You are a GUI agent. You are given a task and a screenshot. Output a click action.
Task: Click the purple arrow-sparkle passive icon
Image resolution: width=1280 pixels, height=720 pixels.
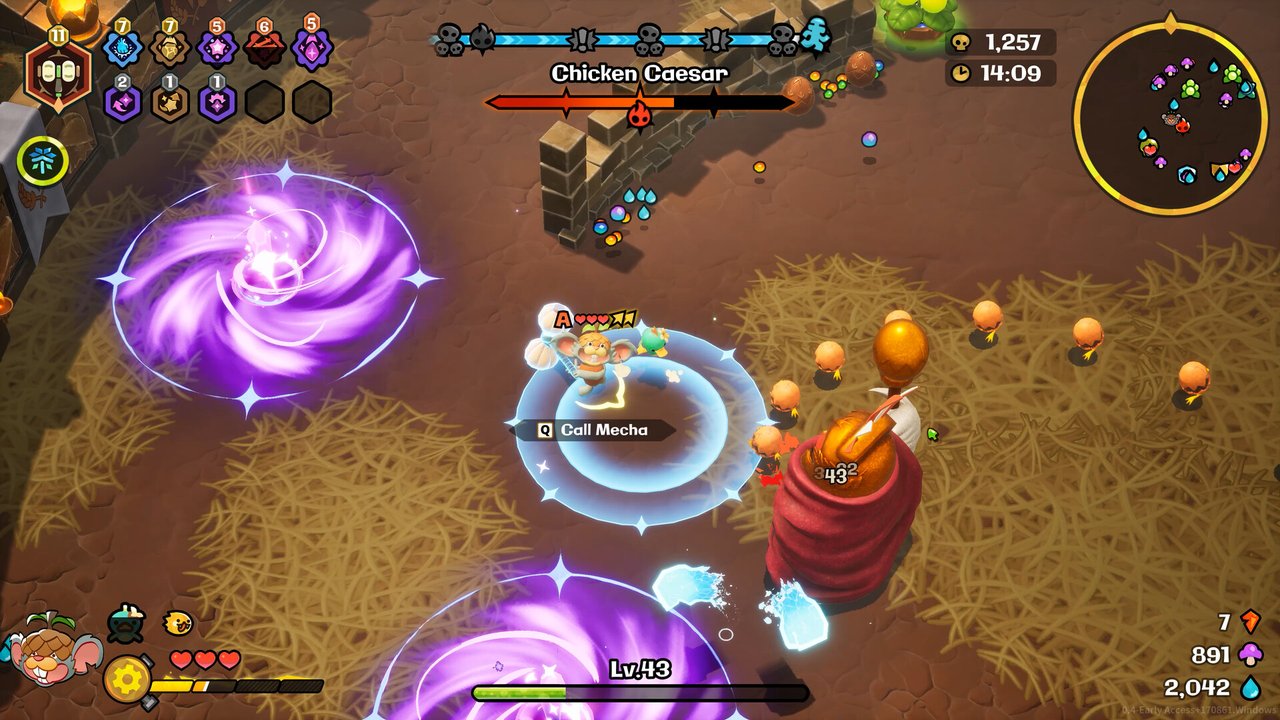(123, 102)
